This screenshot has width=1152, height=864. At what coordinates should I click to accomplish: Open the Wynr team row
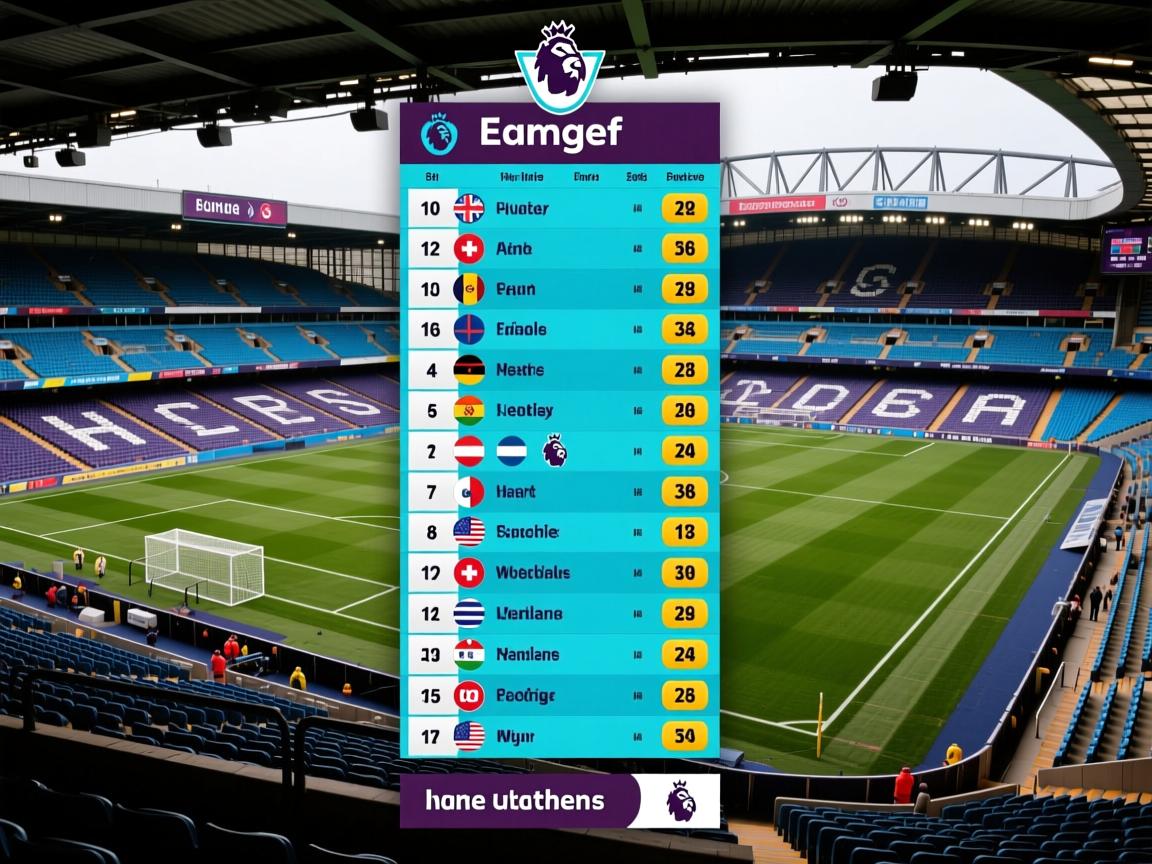[560, 737]
